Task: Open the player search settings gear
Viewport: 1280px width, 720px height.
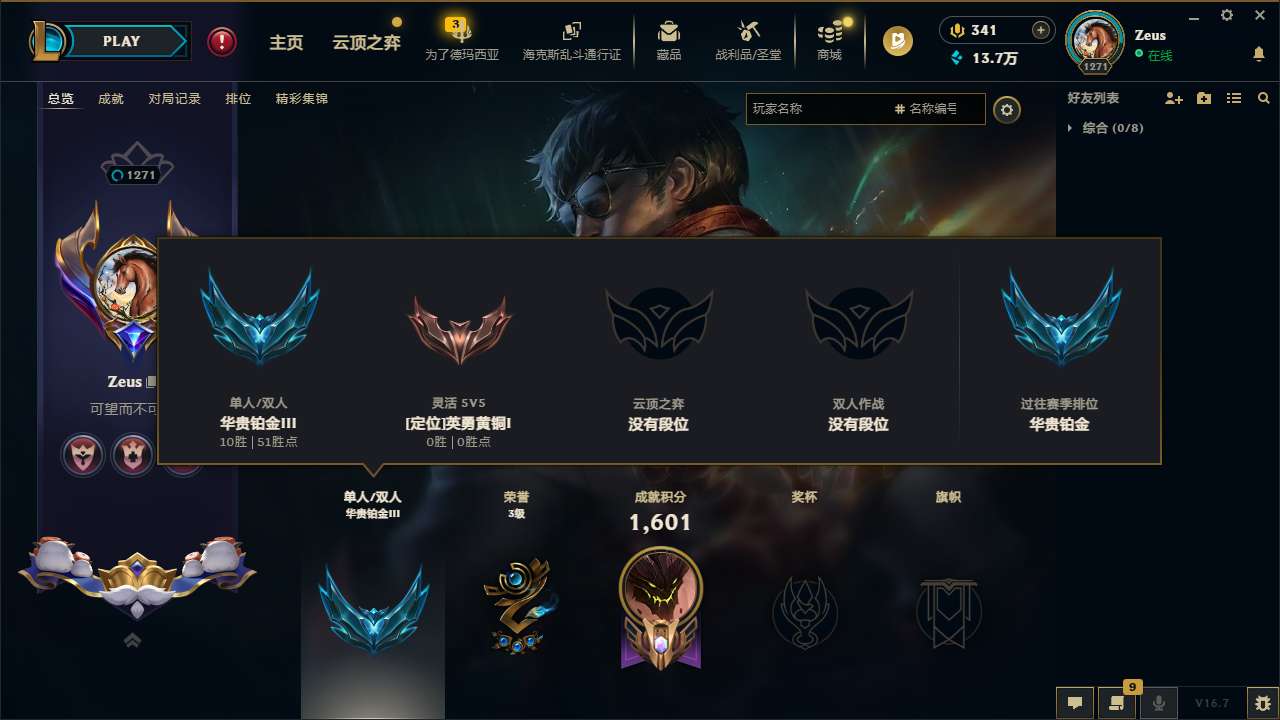Action: (x=1007, y=109)
